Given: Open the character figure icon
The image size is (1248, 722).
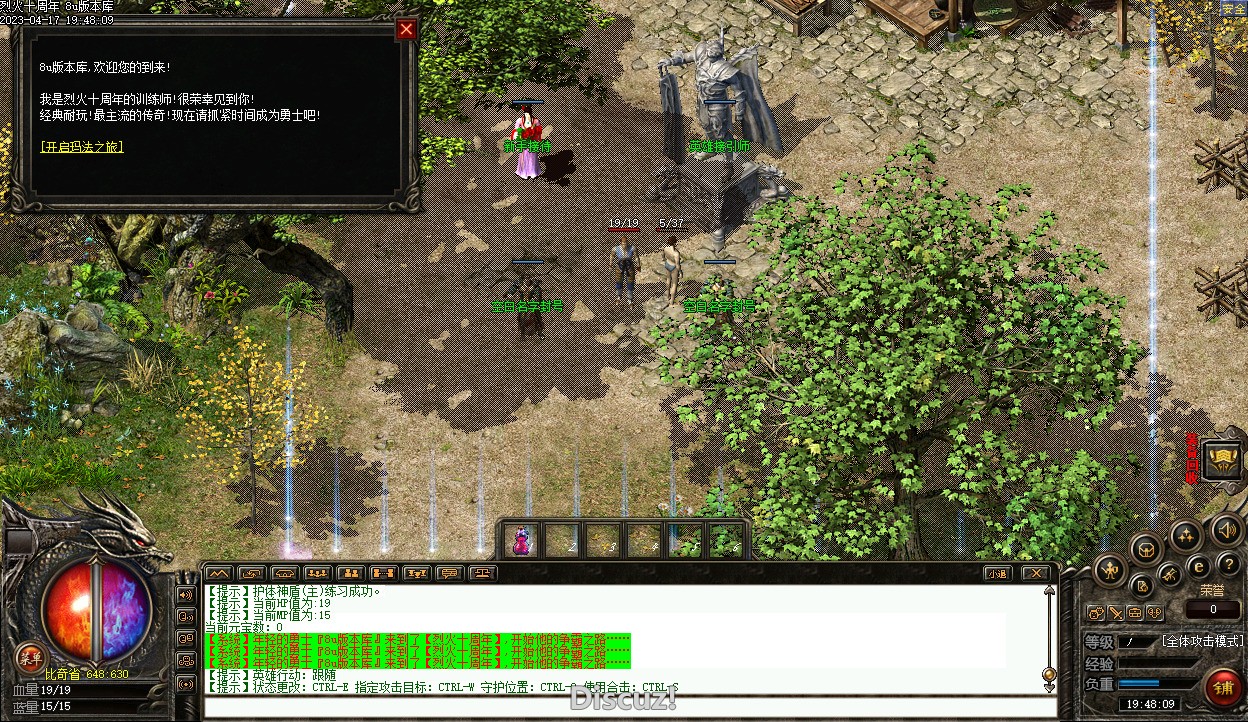Looking at the screenshot, I should pyautogui.click(x=1110, y=571).
